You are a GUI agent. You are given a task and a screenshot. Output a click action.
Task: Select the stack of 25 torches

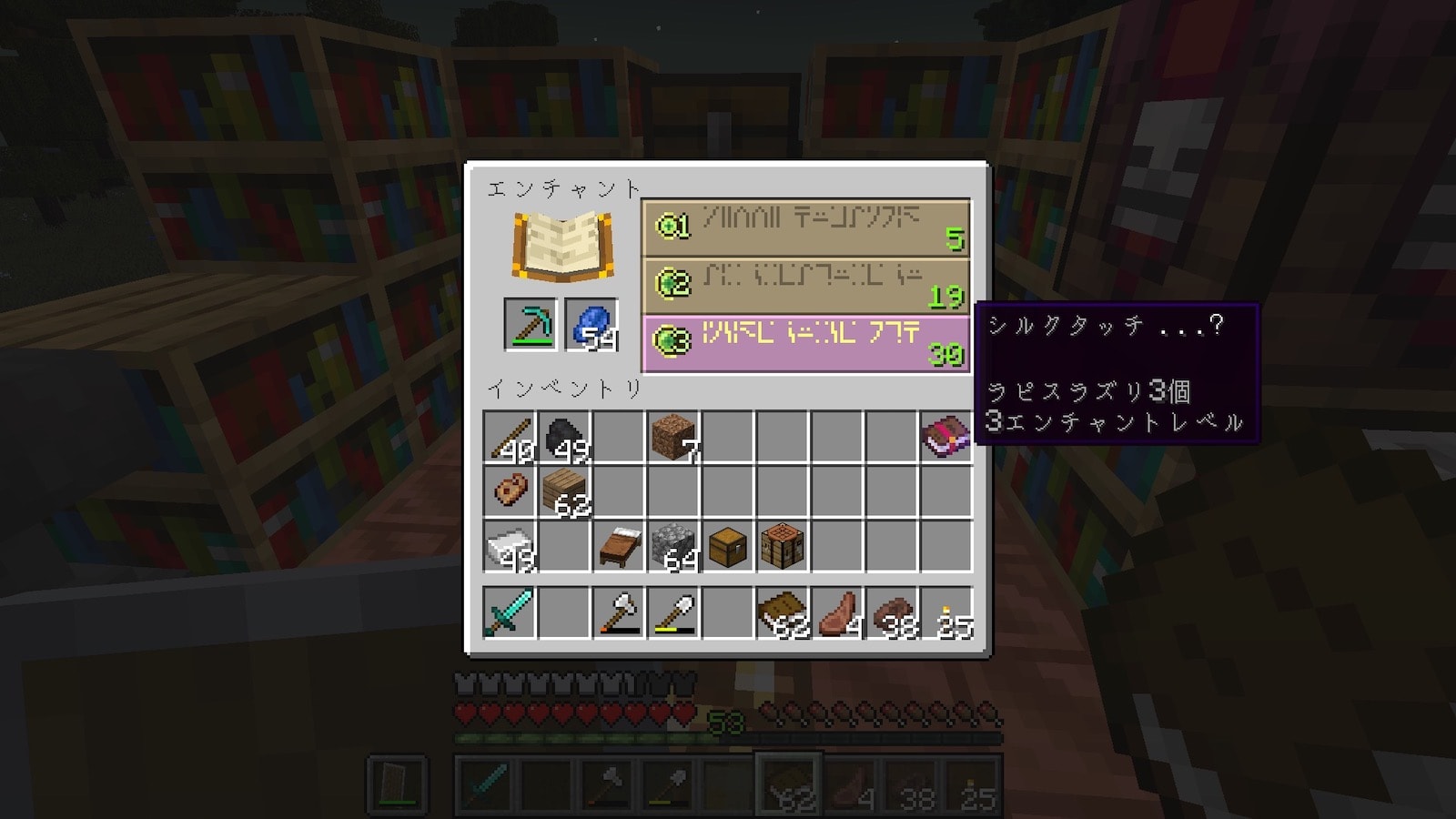[945, 612]
